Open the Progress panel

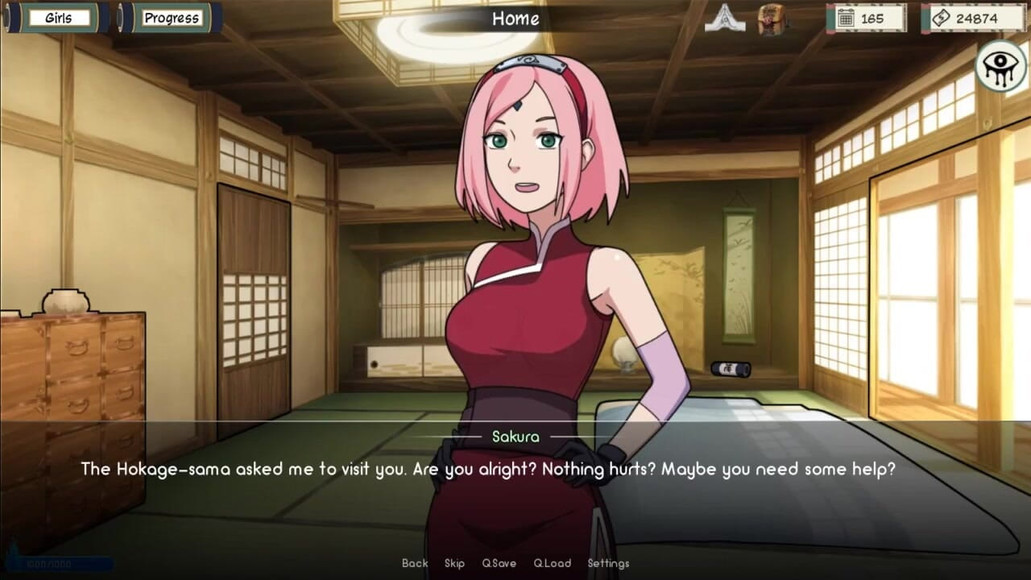(x=171, y=18)
